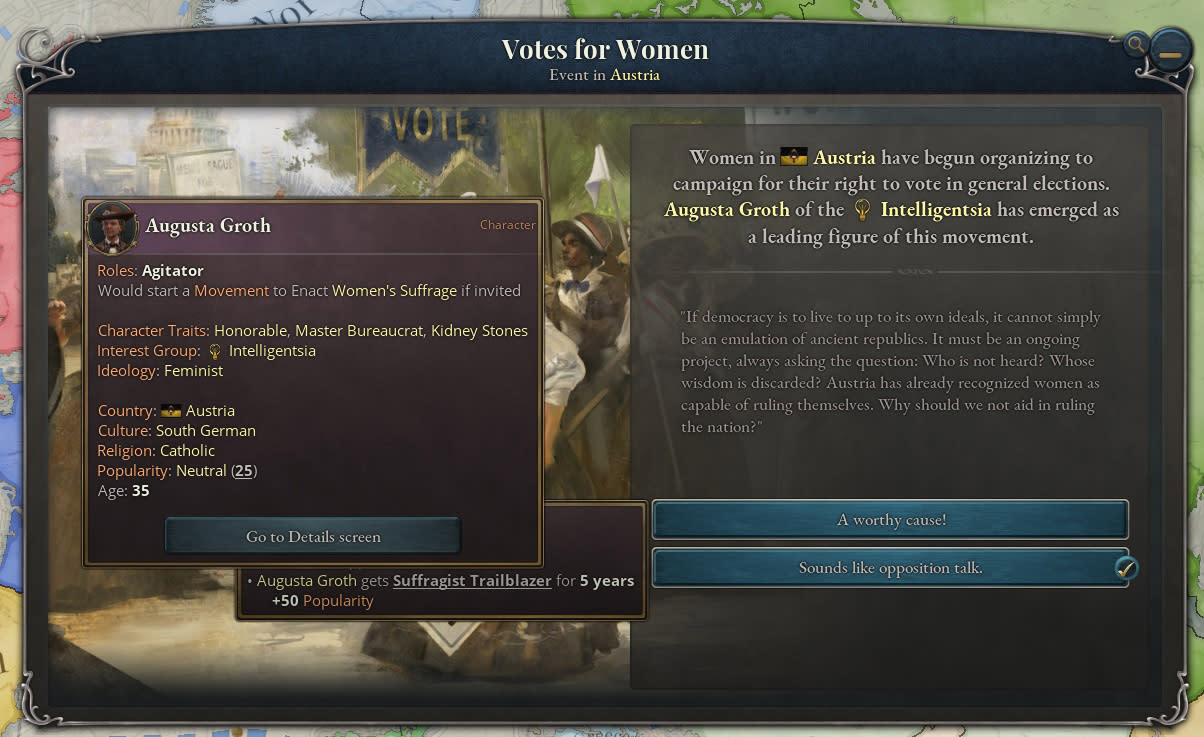Follow the Austria link in event subtitle

(635, 75)
